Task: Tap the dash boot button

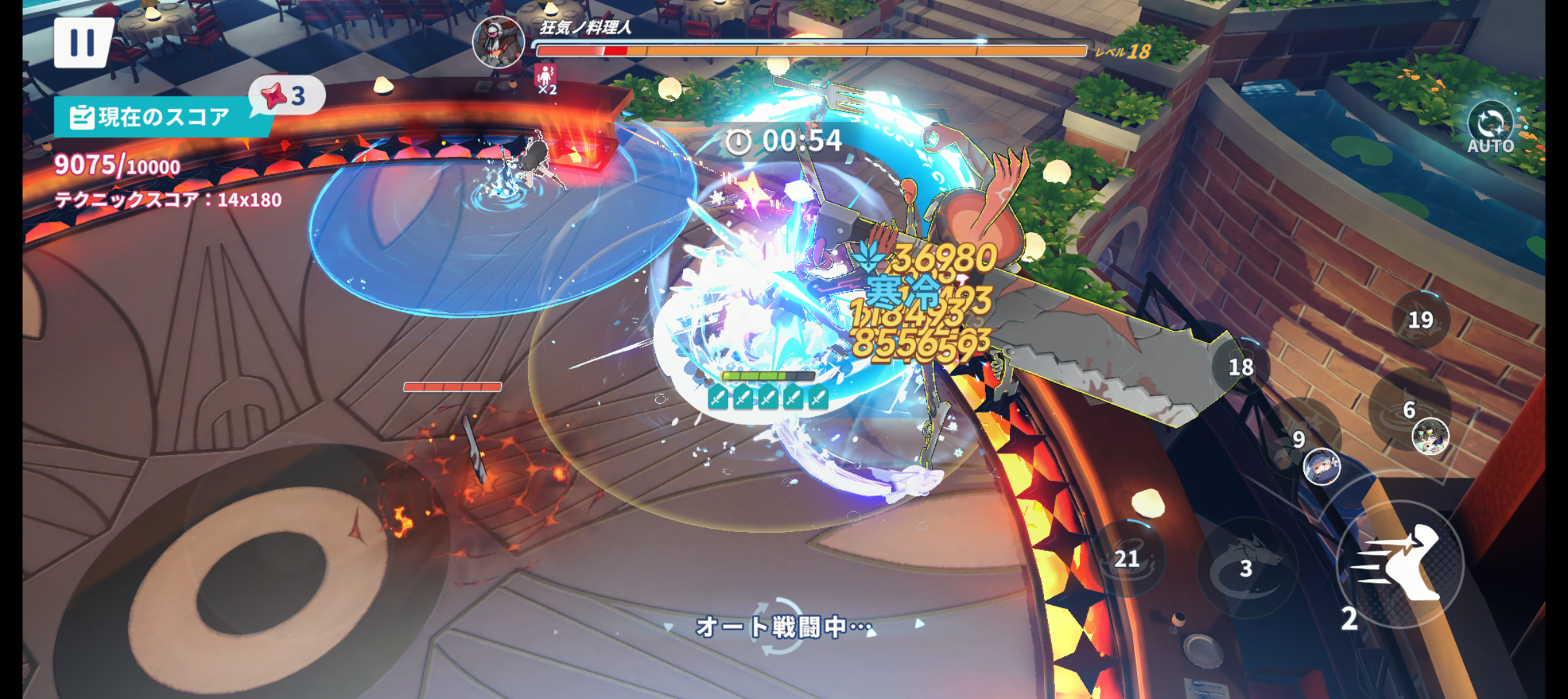Action: (1400, 564)
